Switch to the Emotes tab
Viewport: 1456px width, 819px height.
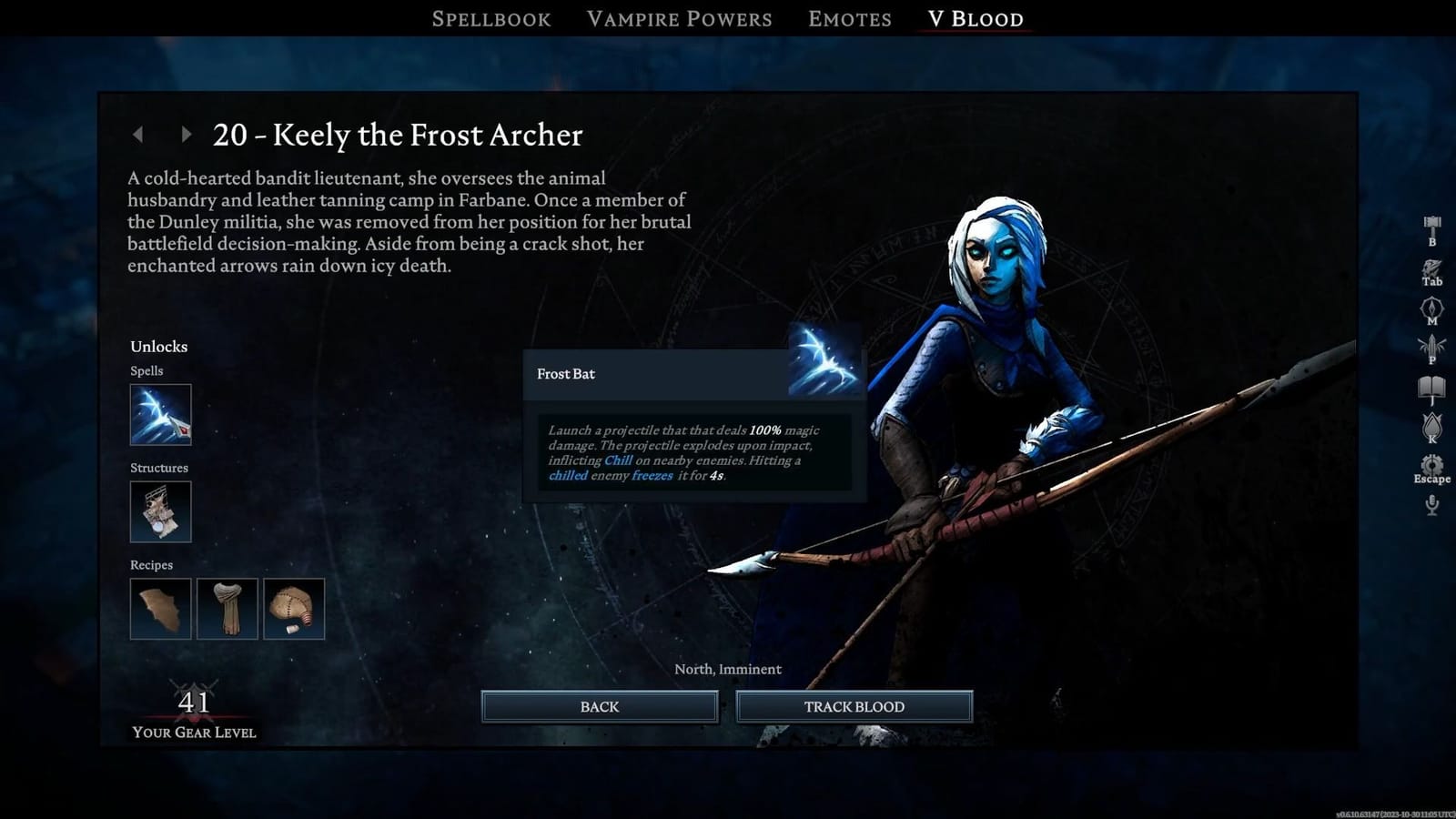[x=848, y=18]
